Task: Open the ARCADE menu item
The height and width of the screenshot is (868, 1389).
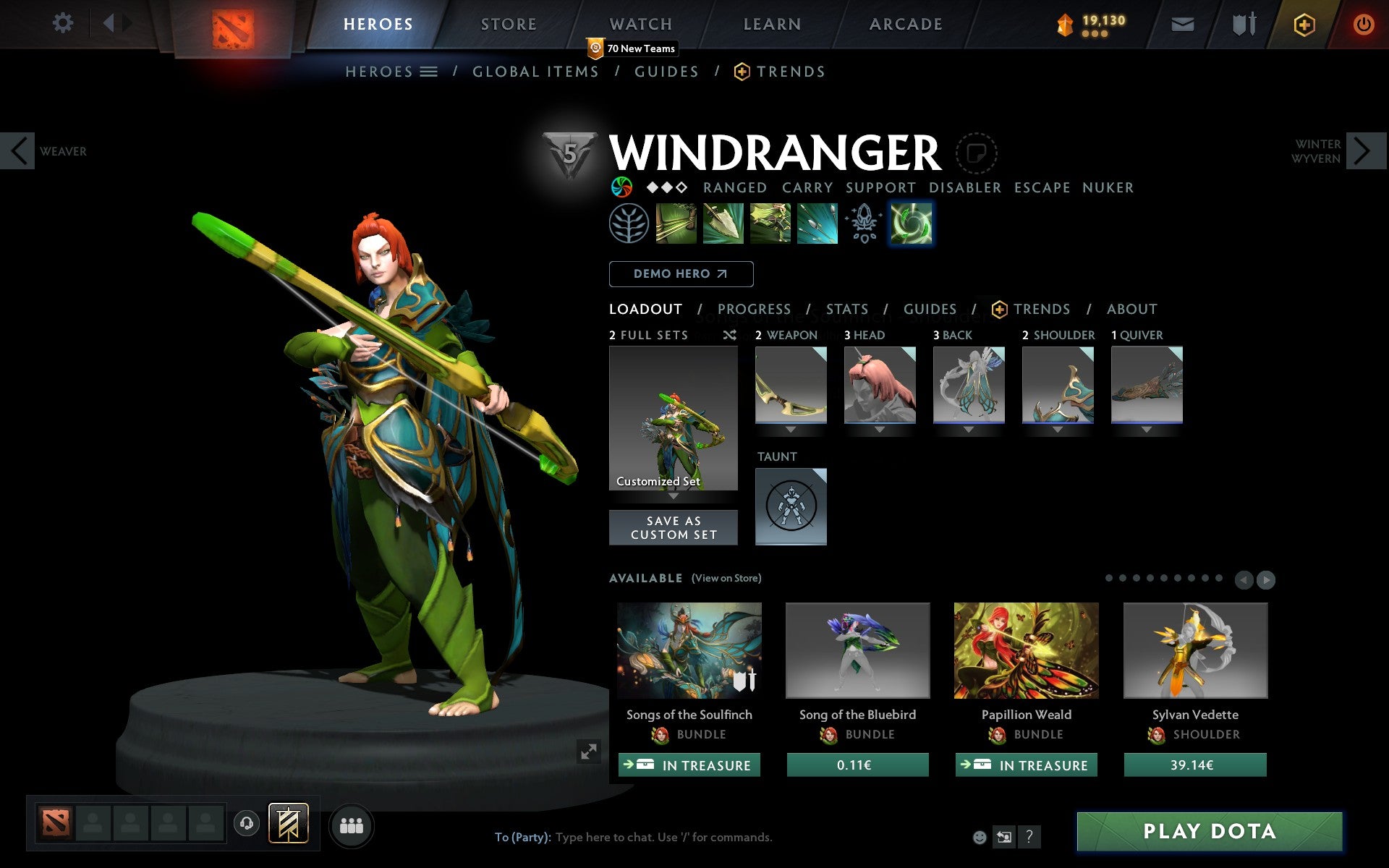Action: (x=905, y=23)
